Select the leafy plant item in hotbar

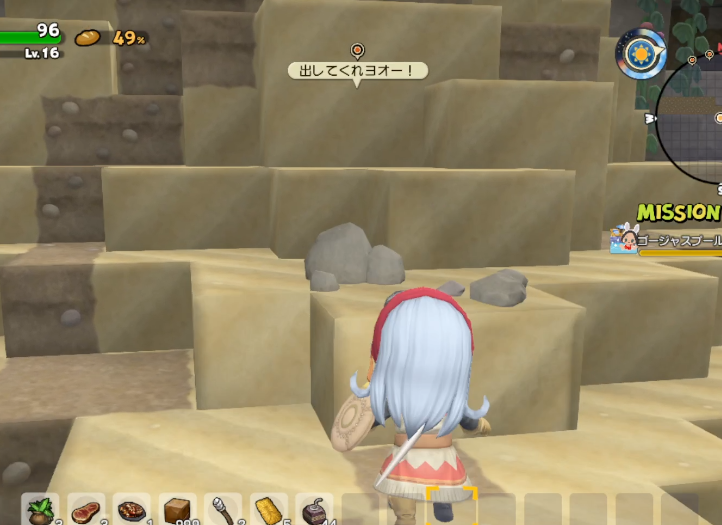click(40, 510)
